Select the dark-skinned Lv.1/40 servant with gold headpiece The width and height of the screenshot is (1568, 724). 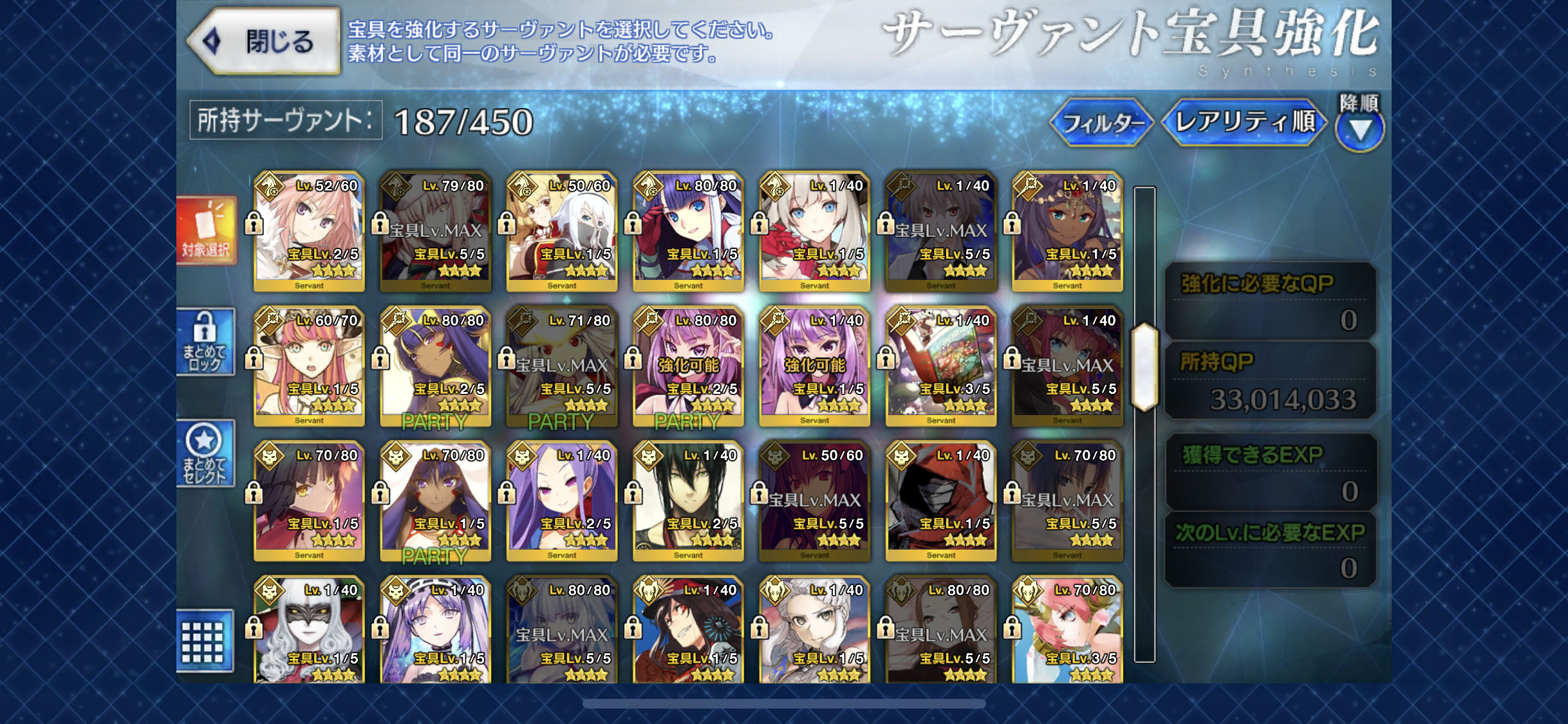click(1067, 232)
